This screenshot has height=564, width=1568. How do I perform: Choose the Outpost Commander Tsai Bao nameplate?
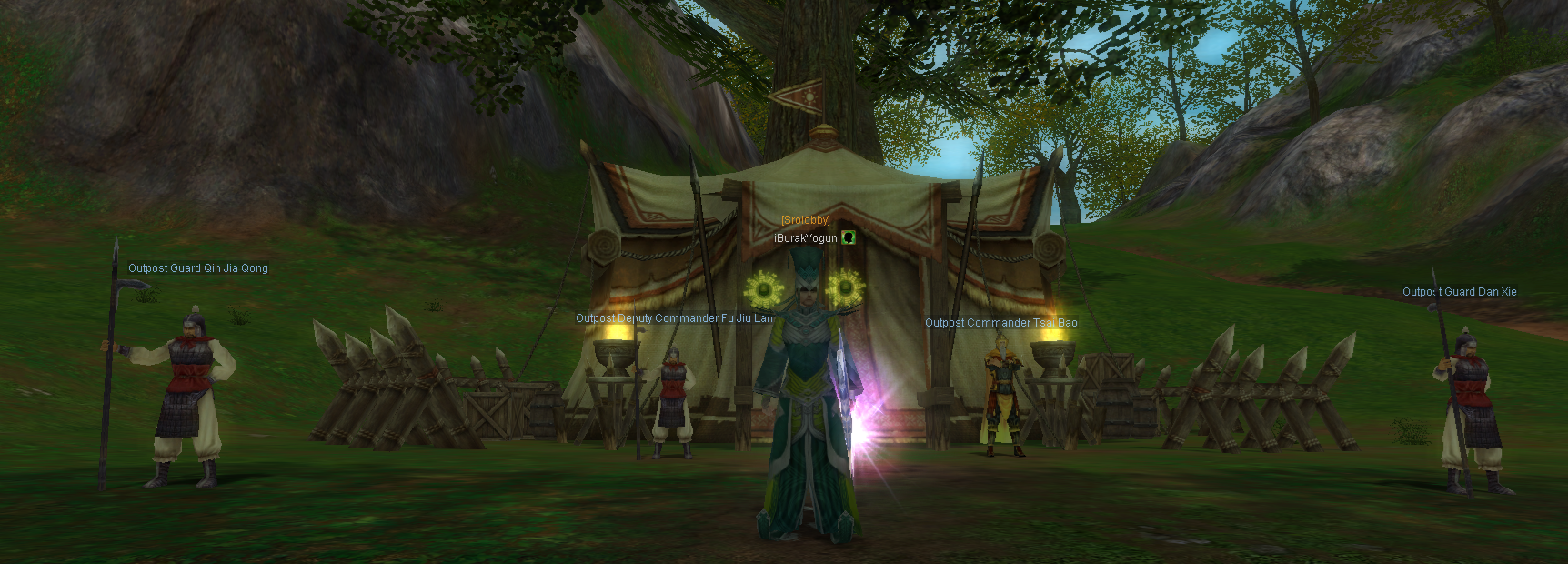click(1000, 323)
